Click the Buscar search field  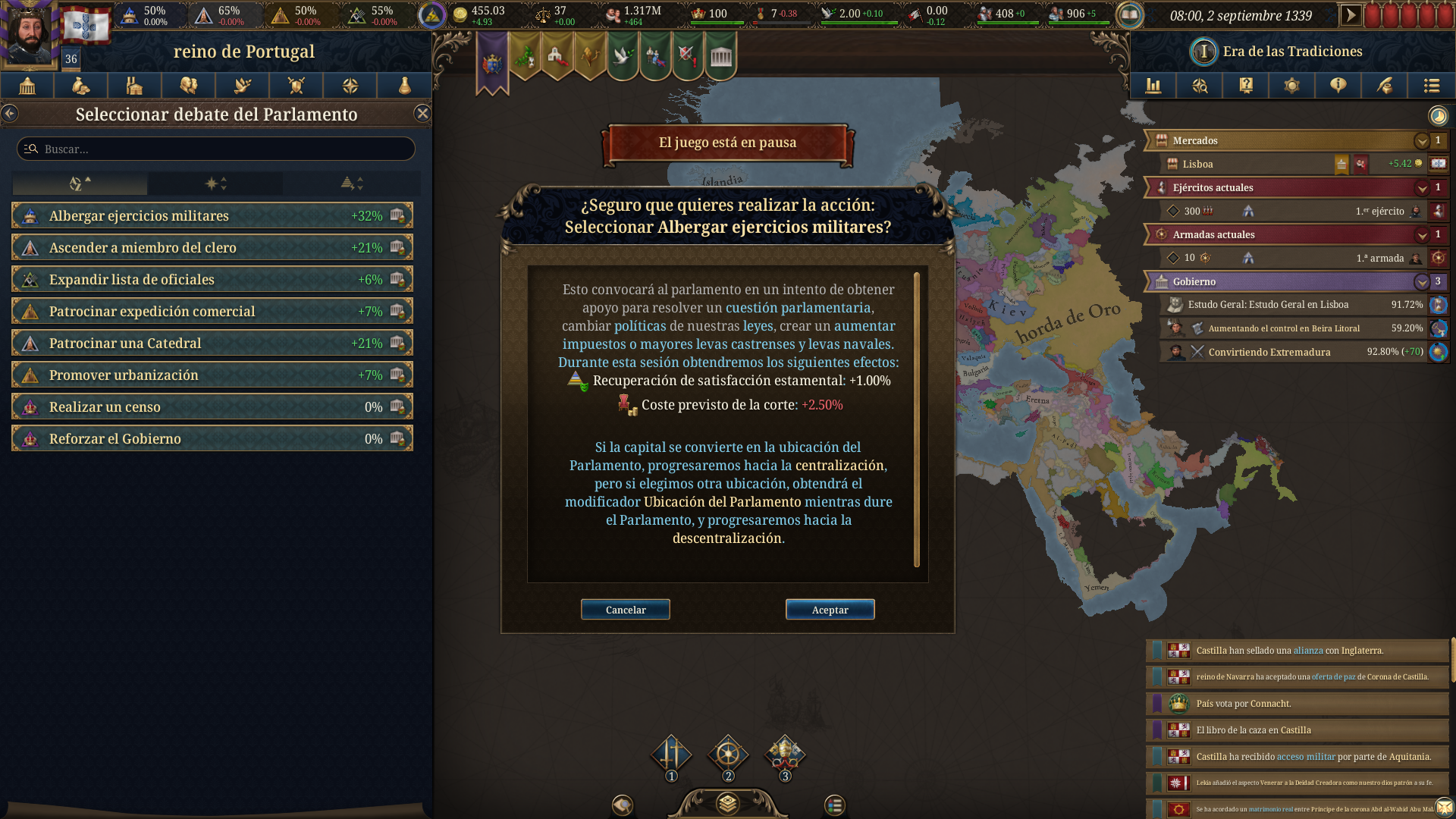tap(215, 149)
